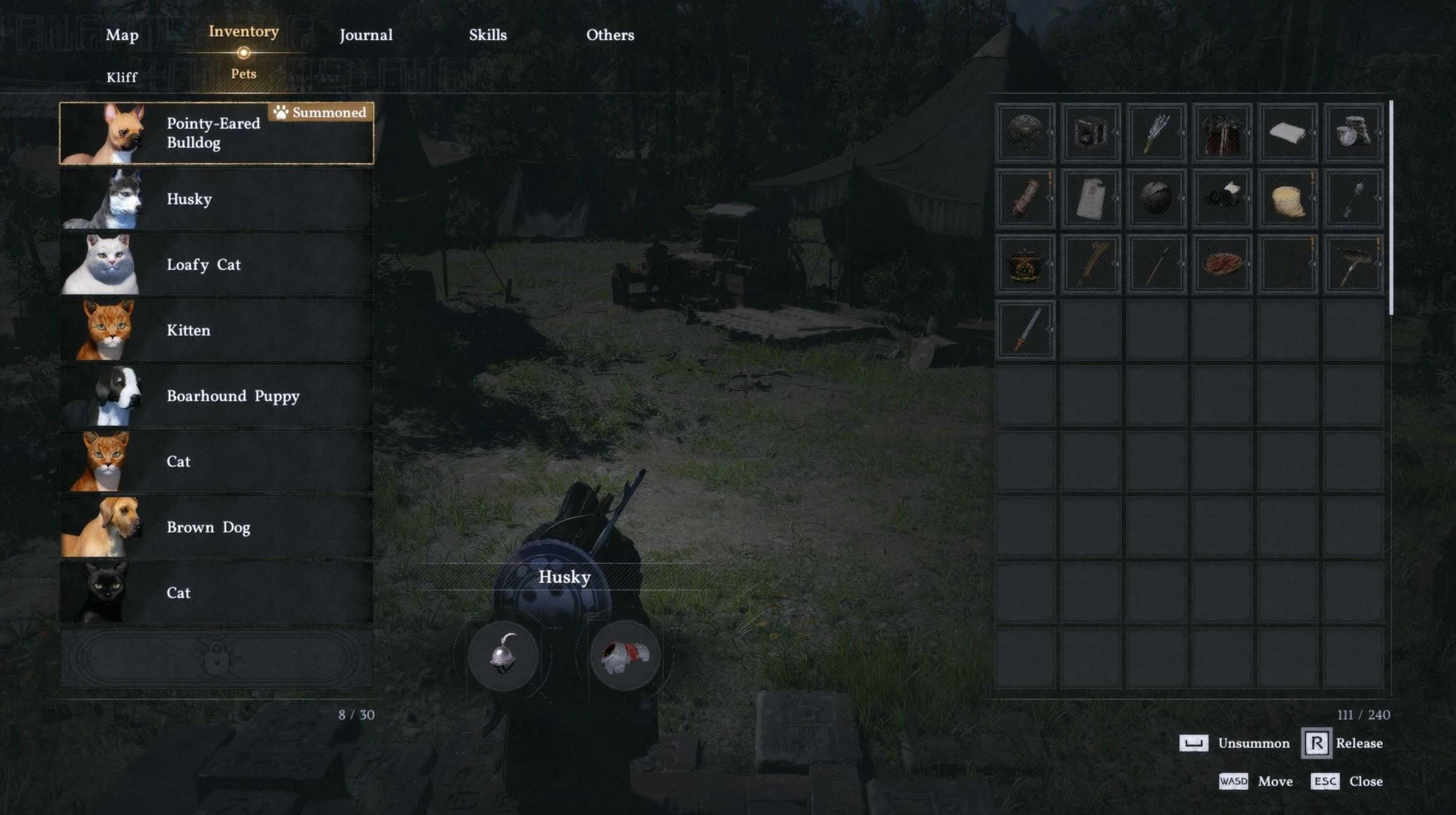The width and height of the screenshot is (1456, 815).
Task: Select the silver coin stack item
Action: point(1353,133)
